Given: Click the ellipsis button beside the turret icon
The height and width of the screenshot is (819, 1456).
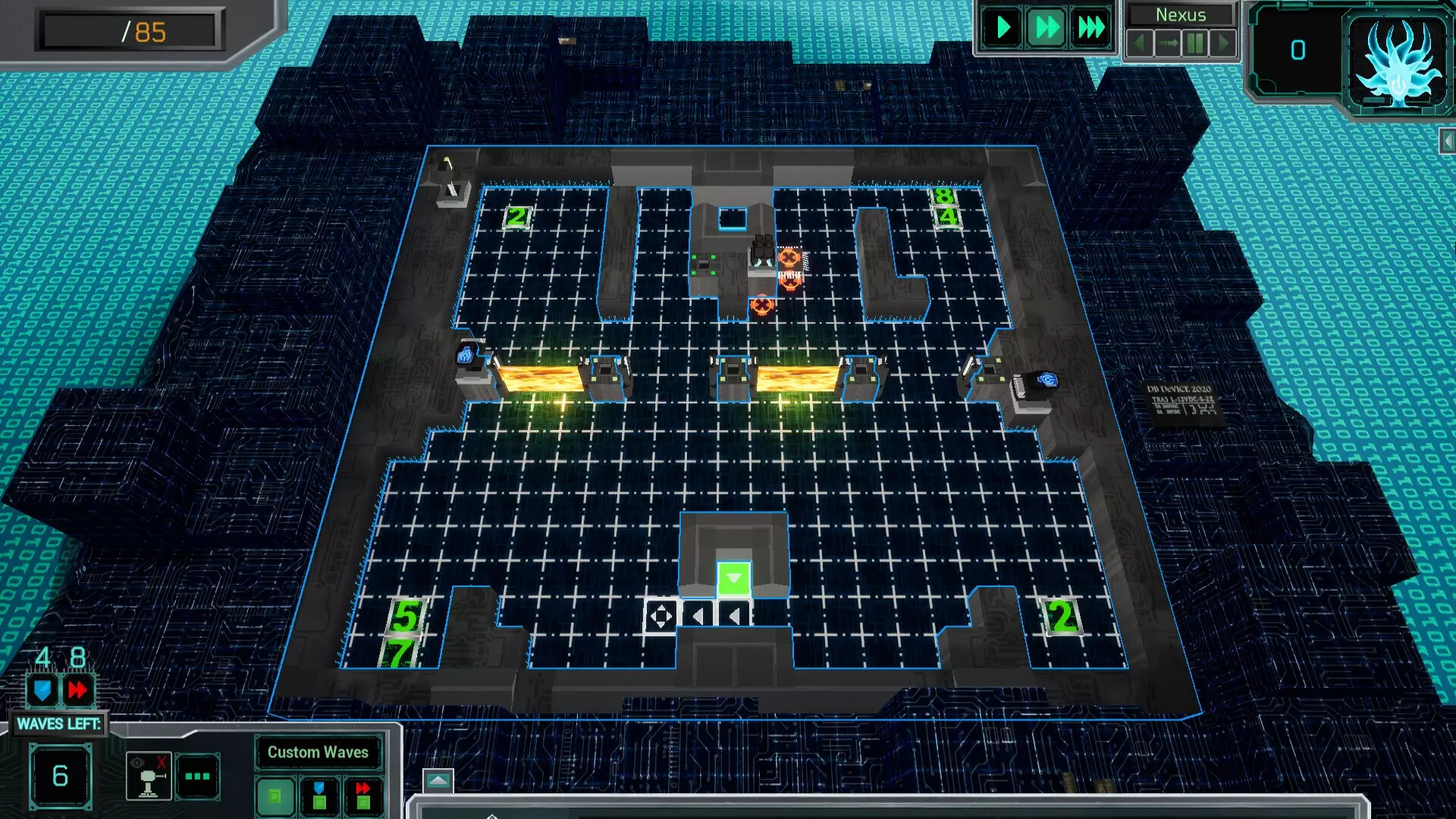Looking at the screenshot, I should [197, 775].
